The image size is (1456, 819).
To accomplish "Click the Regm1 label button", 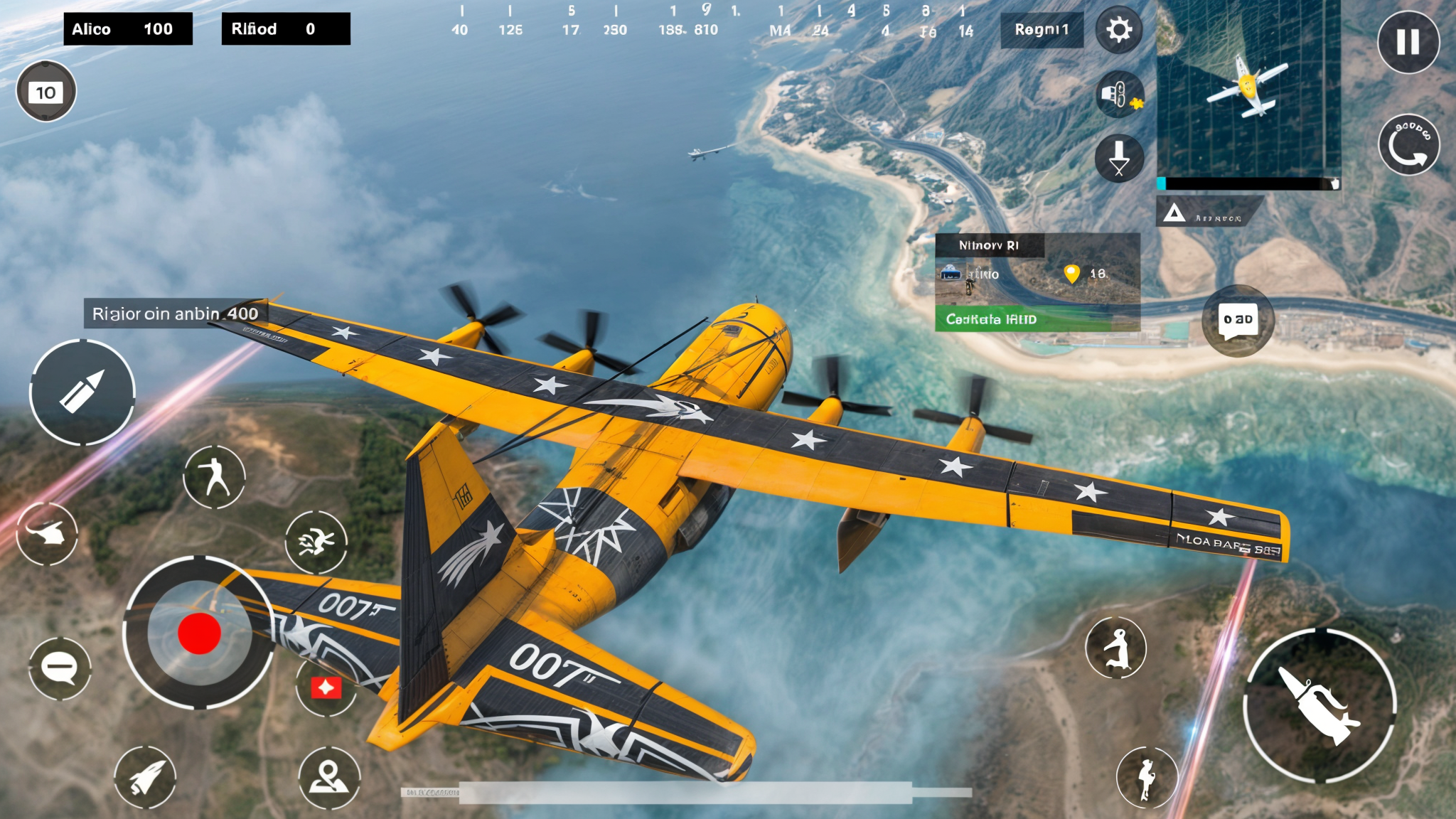I will 1042,30.
